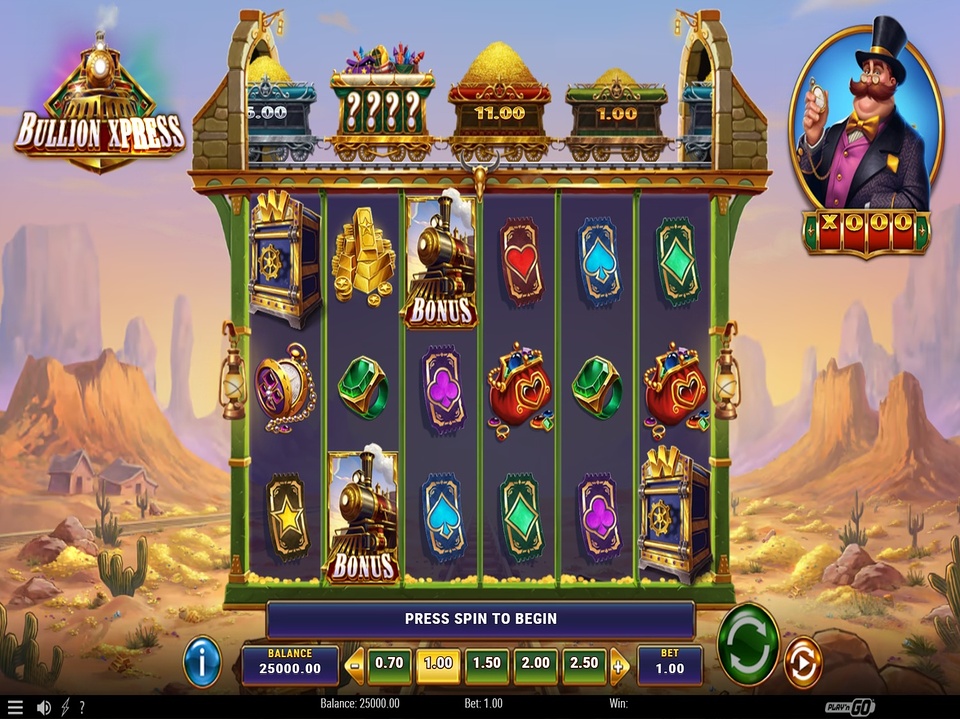Open the blue info paytable button

(x=202, y=661)
